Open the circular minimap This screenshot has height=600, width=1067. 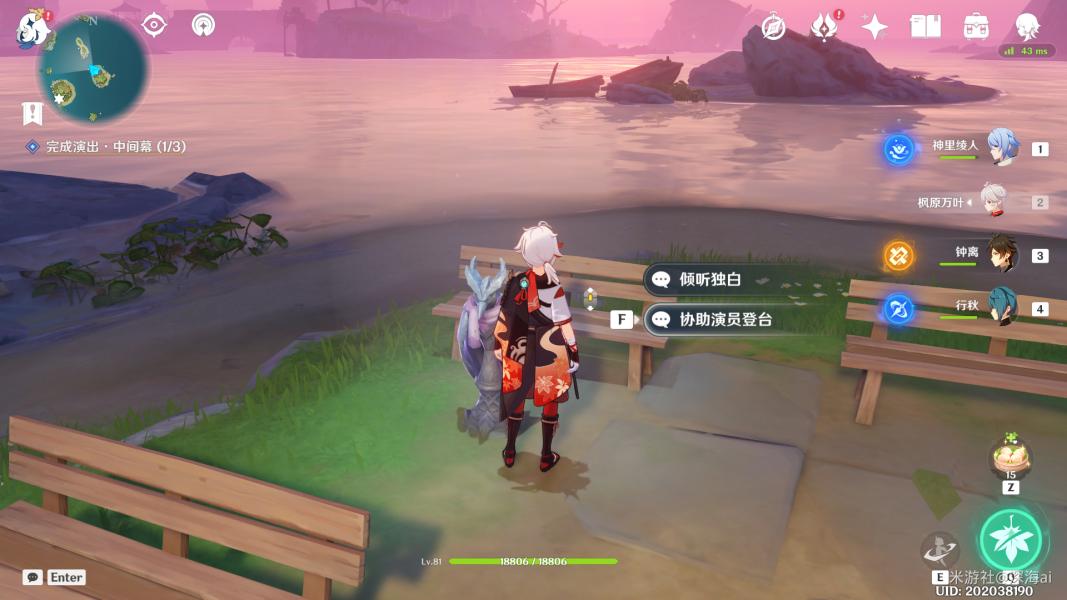click(x=93, y=70)
